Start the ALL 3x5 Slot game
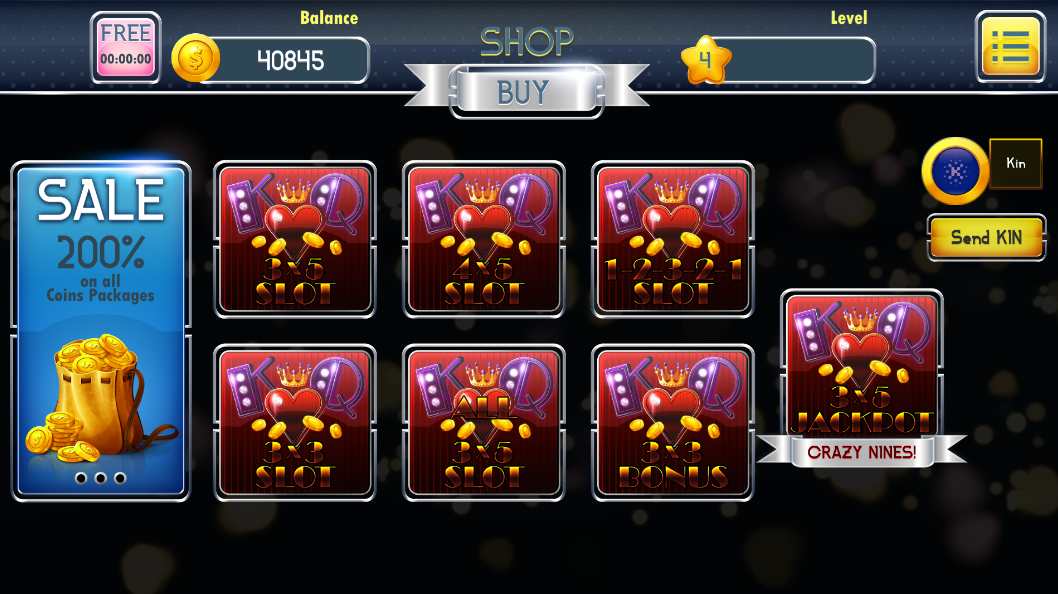The width and height of the screenshot is (1058, 594). (483, 422)
